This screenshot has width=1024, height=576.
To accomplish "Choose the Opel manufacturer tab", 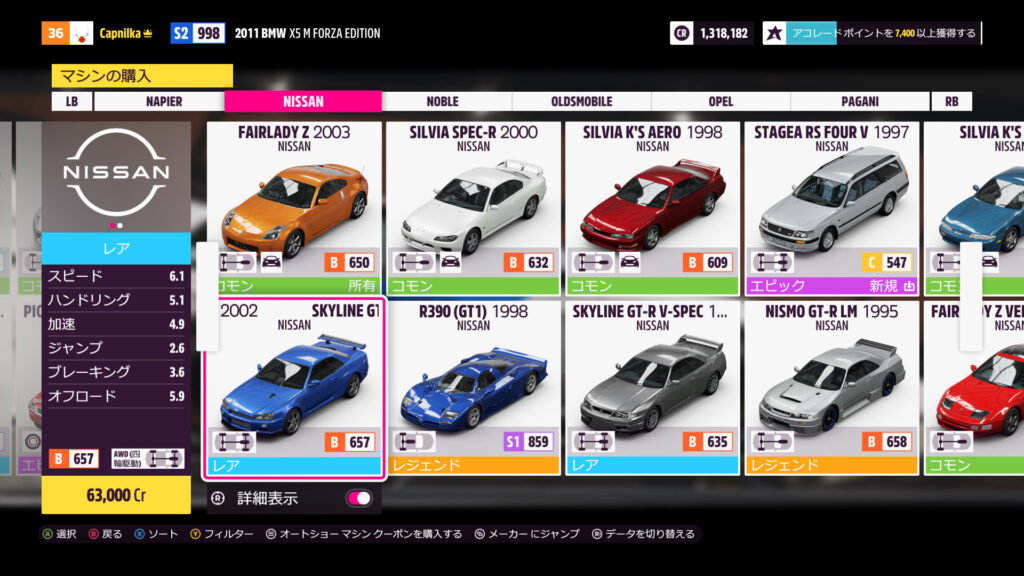I will click(721, 101).
